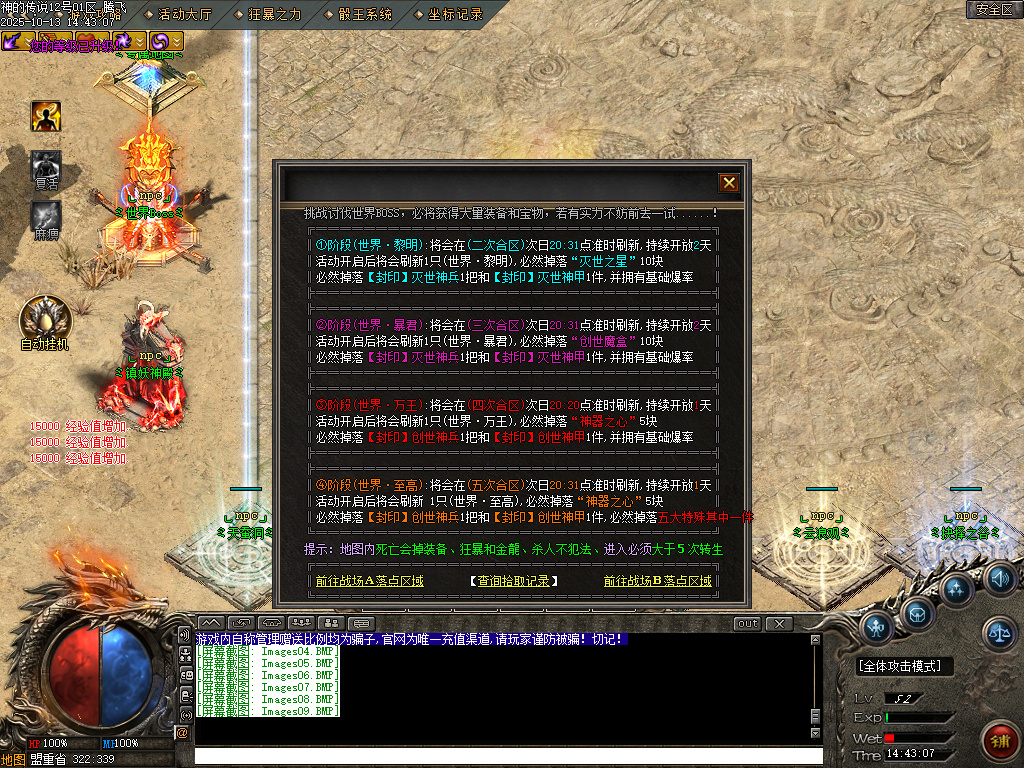Click the chat panel 'out' button

click(x=747, y=624)
